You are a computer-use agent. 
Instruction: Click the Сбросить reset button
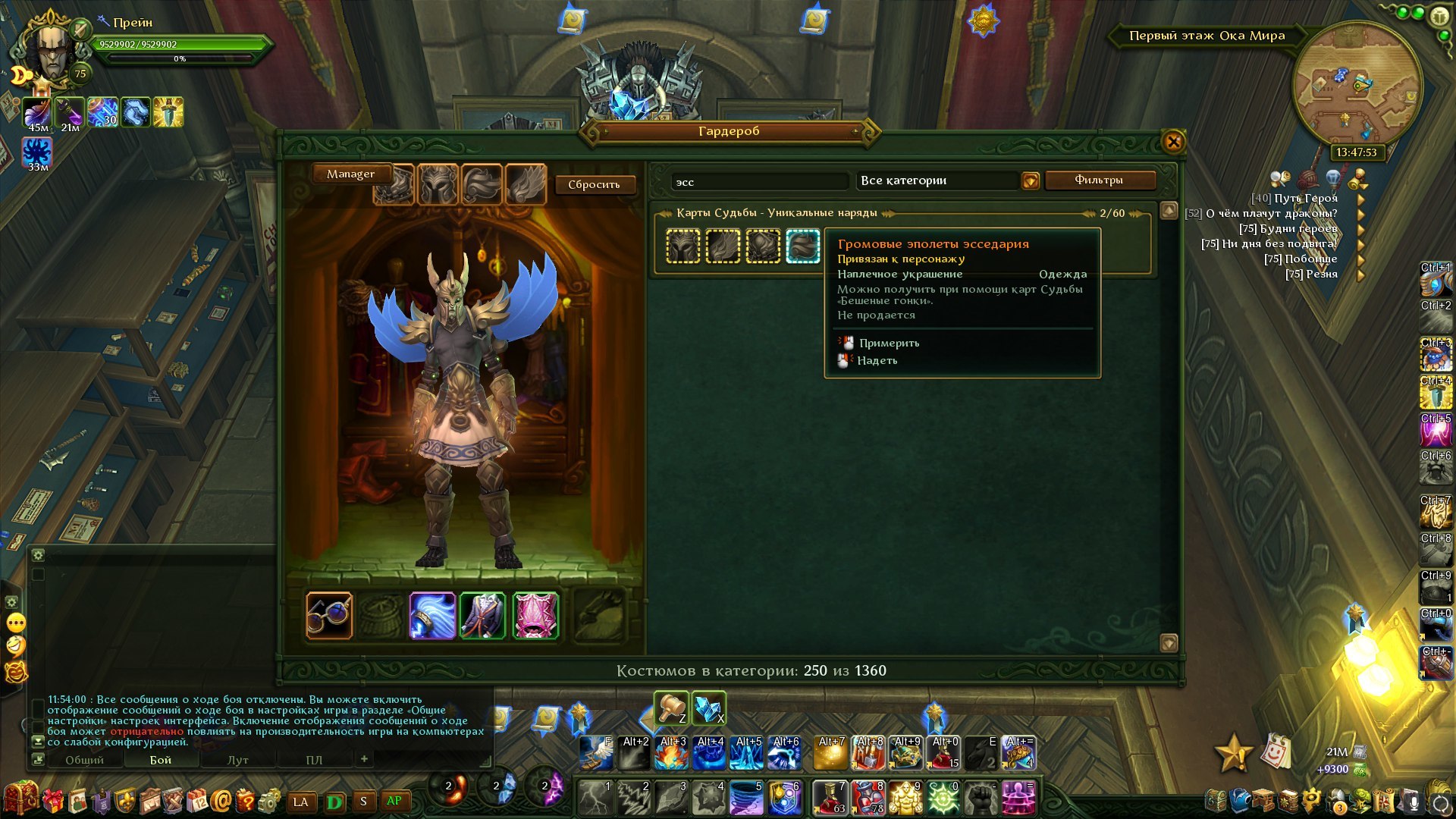pos(594,184)
